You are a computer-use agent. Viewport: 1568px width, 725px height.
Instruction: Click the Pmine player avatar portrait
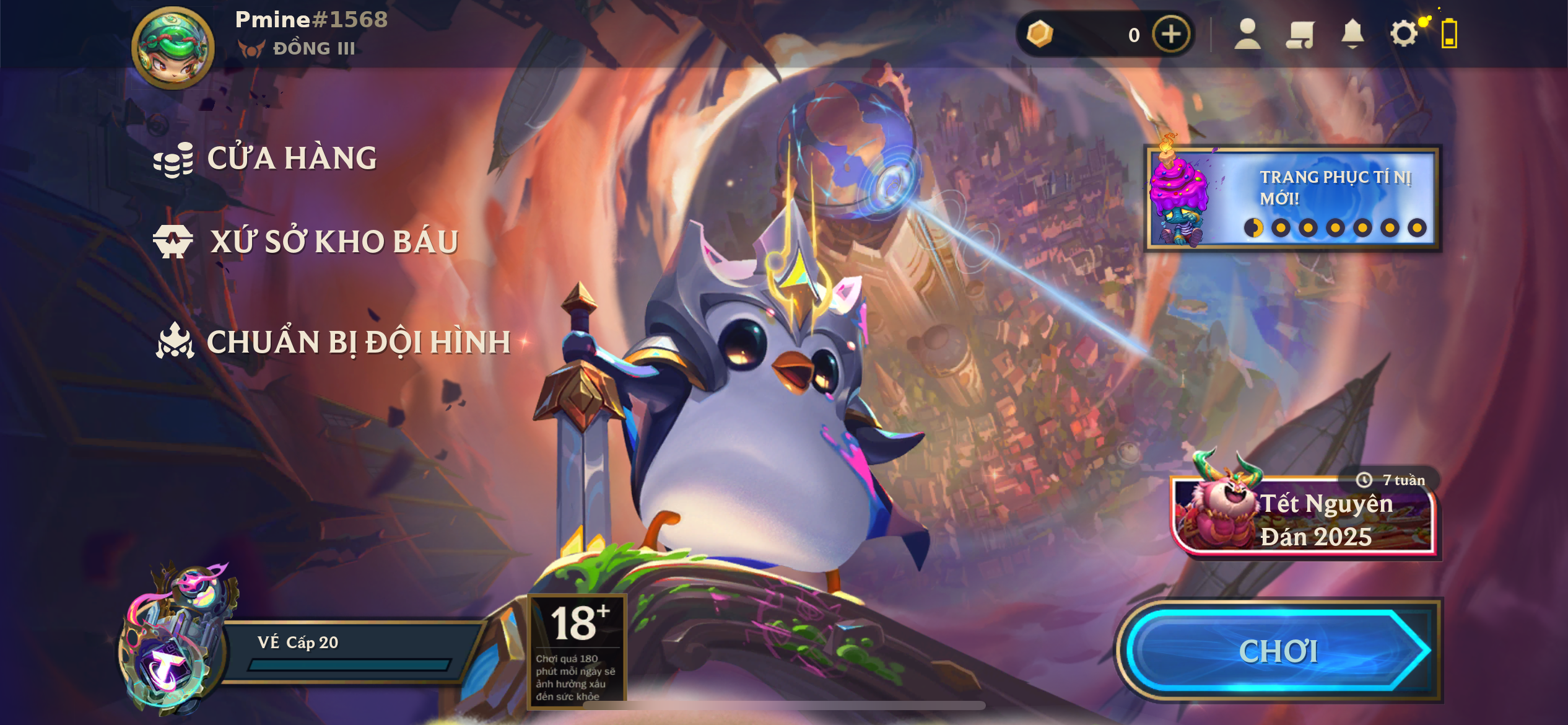pyautogui.click(x=173, y=48)
